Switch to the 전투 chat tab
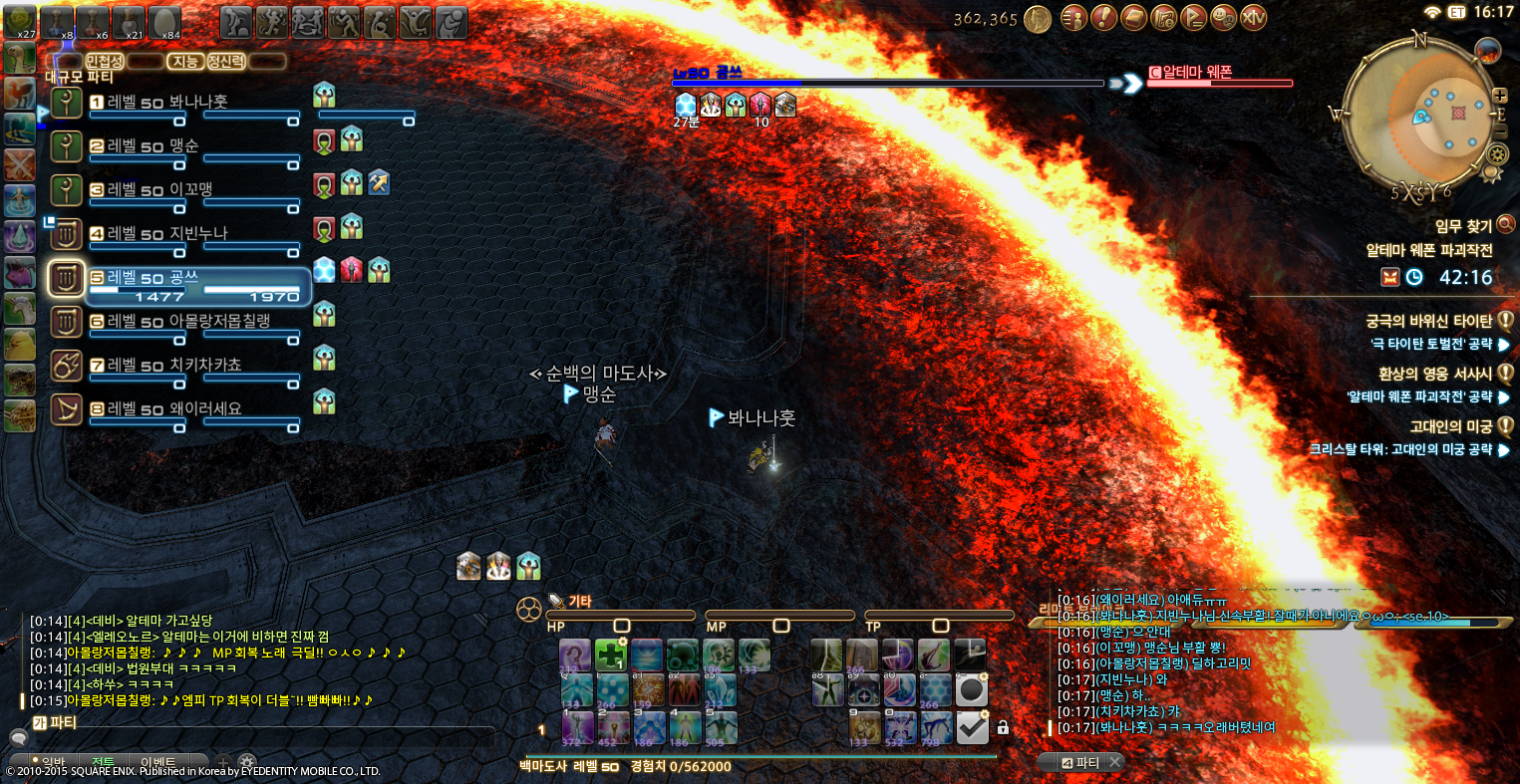The width and height of the screenshot is (1520, 784). coord(103,762)
